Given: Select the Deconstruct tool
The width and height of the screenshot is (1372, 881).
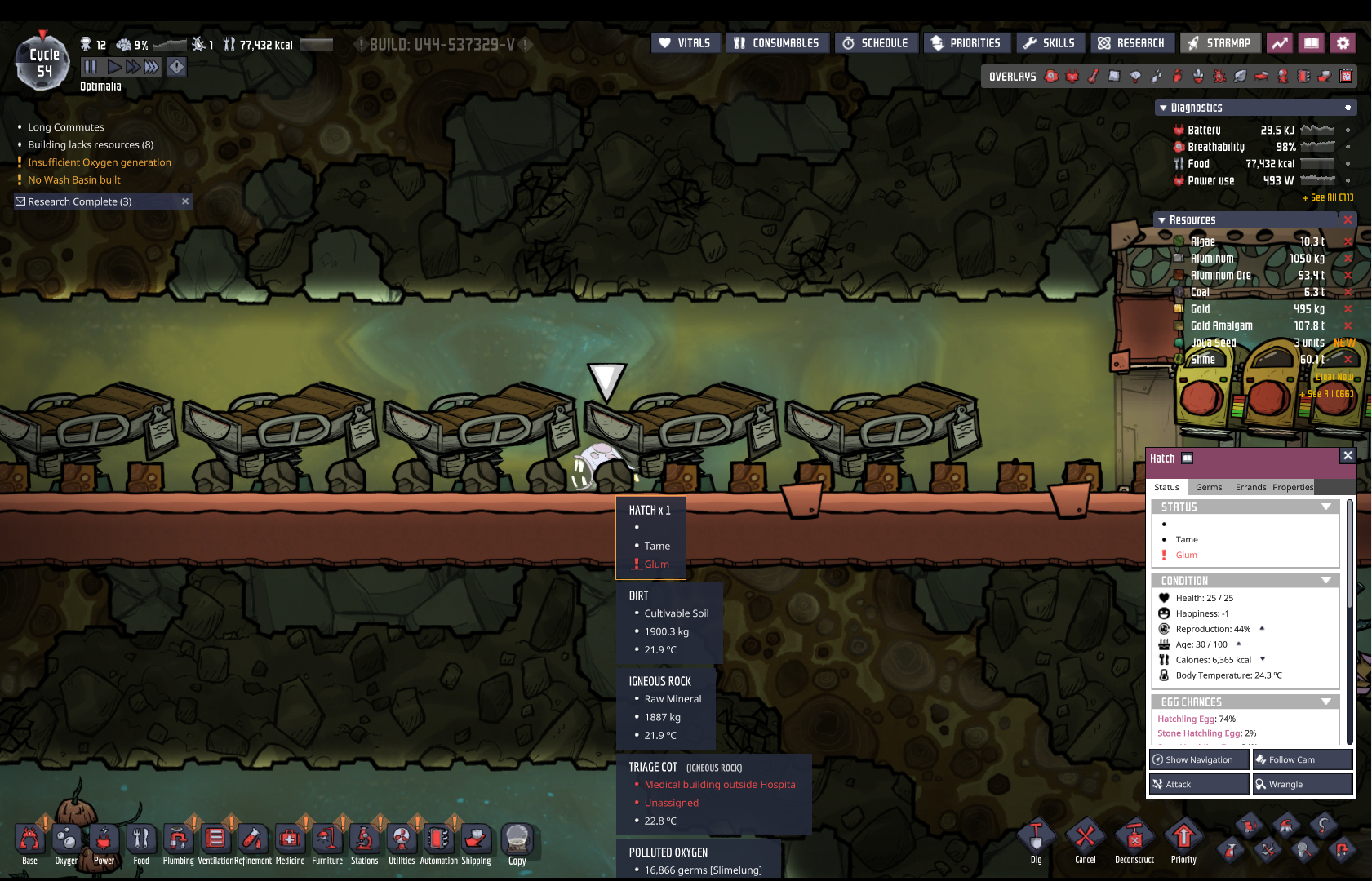Looking at the screenshot, I should (x=1134, y=839).
